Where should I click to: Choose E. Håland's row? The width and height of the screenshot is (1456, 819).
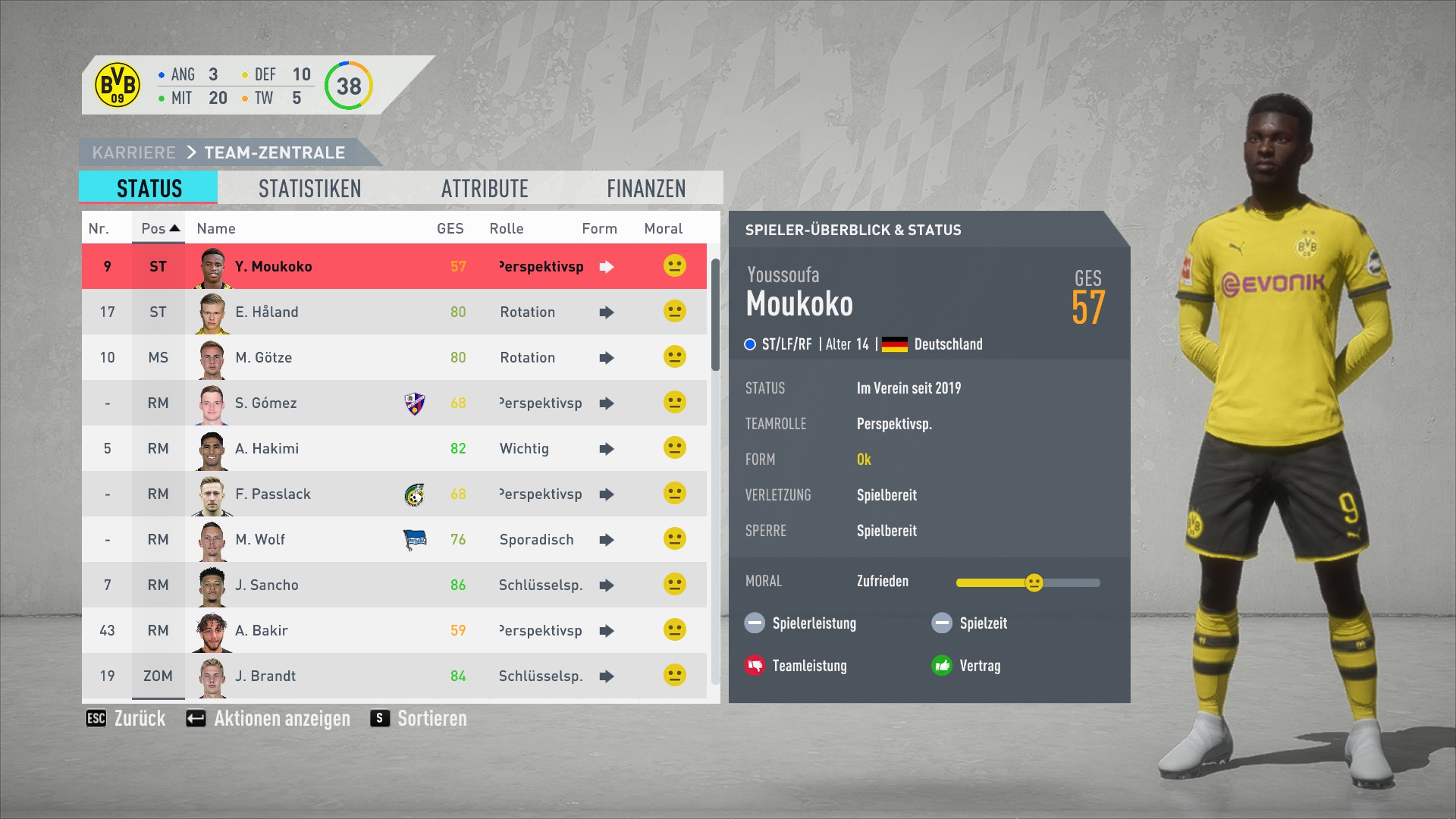(x=266, y=312)
